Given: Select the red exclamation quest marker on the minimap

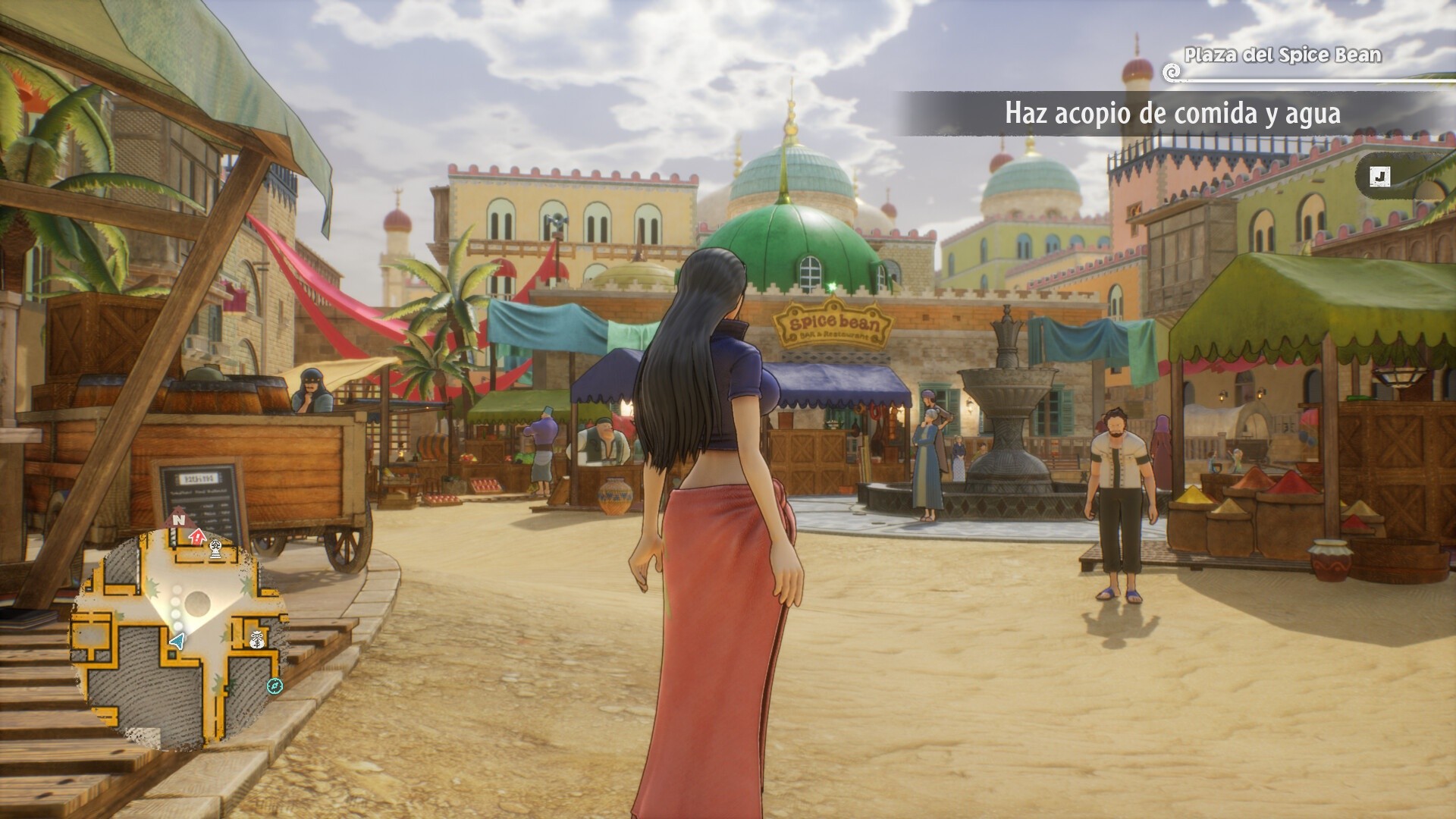Looking at the screenshot, I should [196, 538].
